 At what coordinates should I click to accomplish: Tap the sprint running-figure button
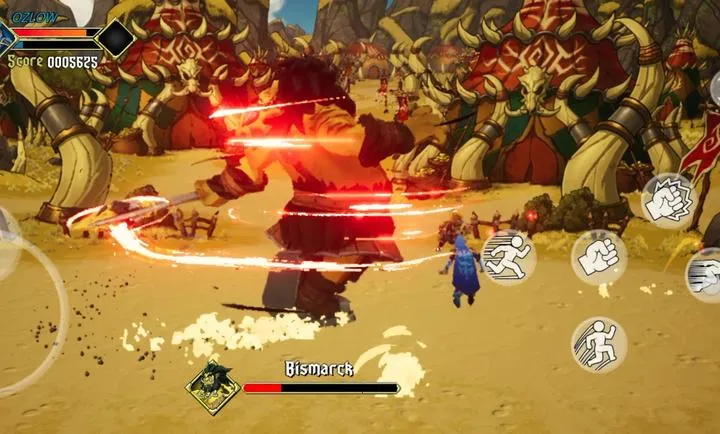click(x=508, y=257)
